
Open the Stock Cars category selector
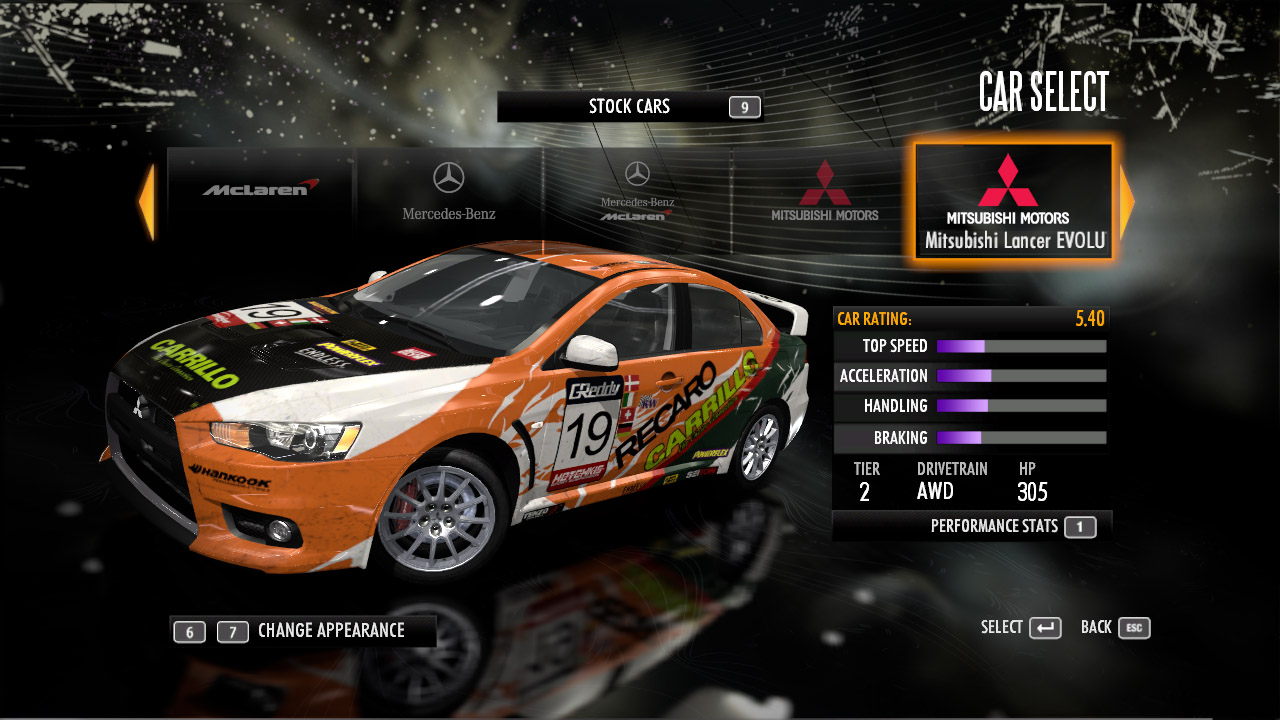click(x=630, y=107)
